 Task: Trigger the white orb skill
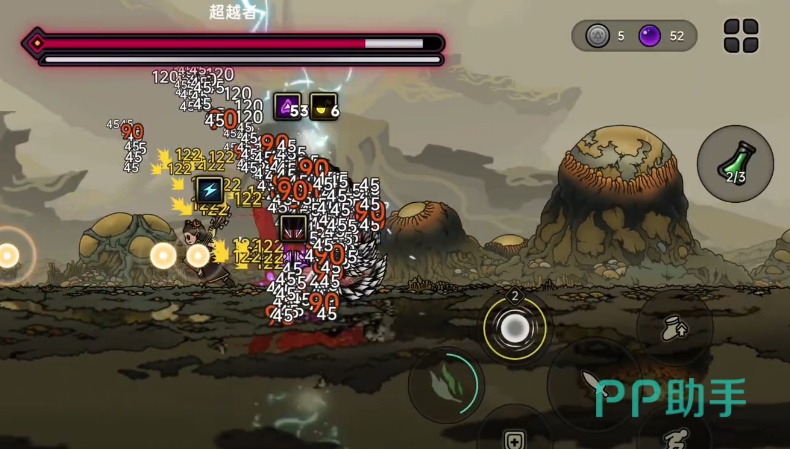coord(515,328)
